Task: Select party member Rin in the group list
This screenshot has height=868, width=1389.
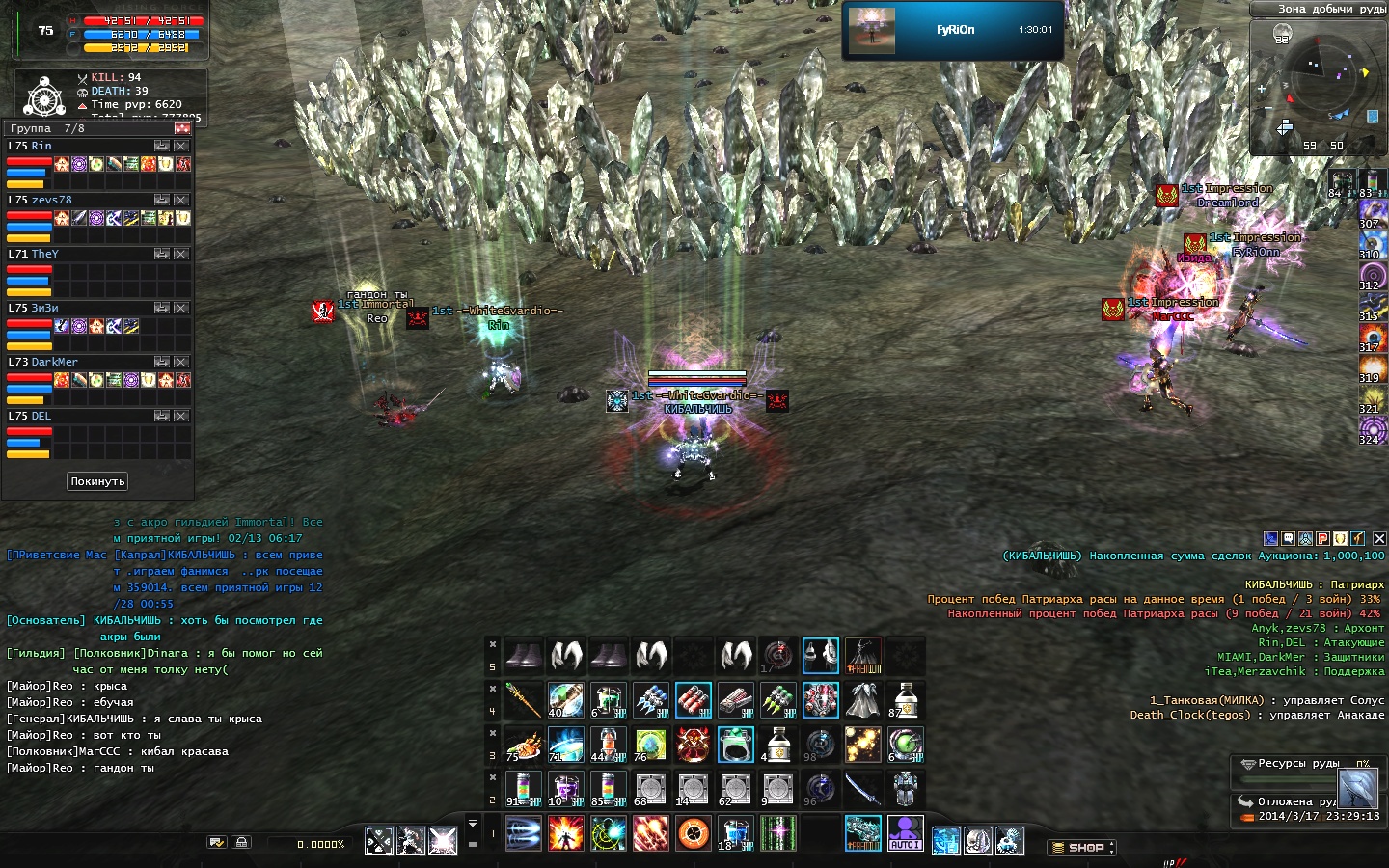Action: pyautogui.click(x=41, y=147)
